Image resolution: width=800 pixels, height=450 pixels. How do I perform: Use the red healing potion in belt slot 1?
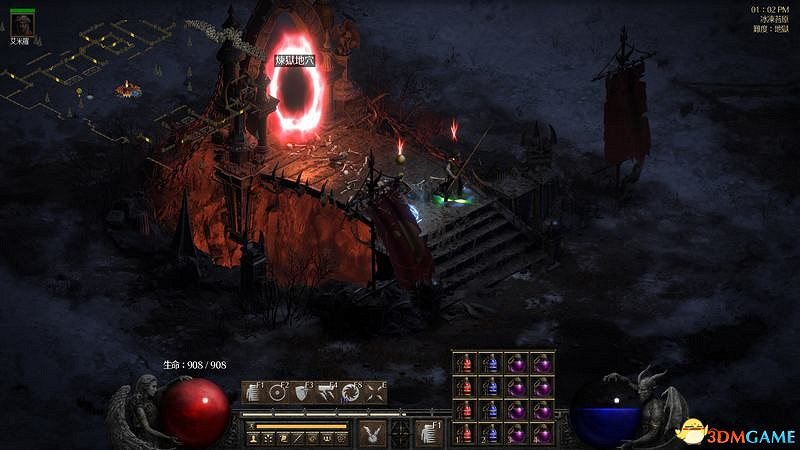[465, 432]
